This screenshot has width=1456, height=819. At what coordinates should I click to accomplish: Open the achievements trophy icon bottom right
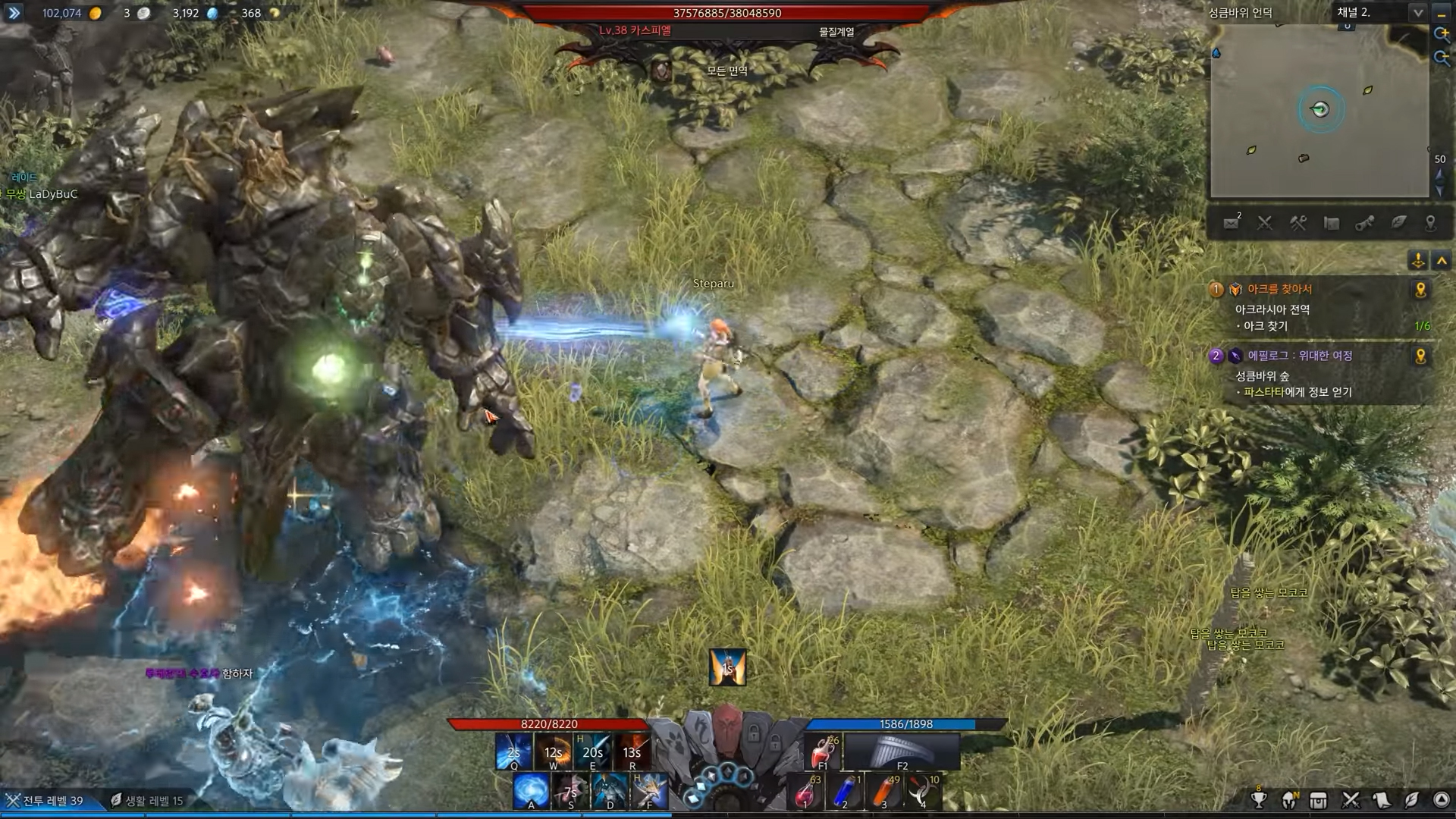pos(1259,800)
